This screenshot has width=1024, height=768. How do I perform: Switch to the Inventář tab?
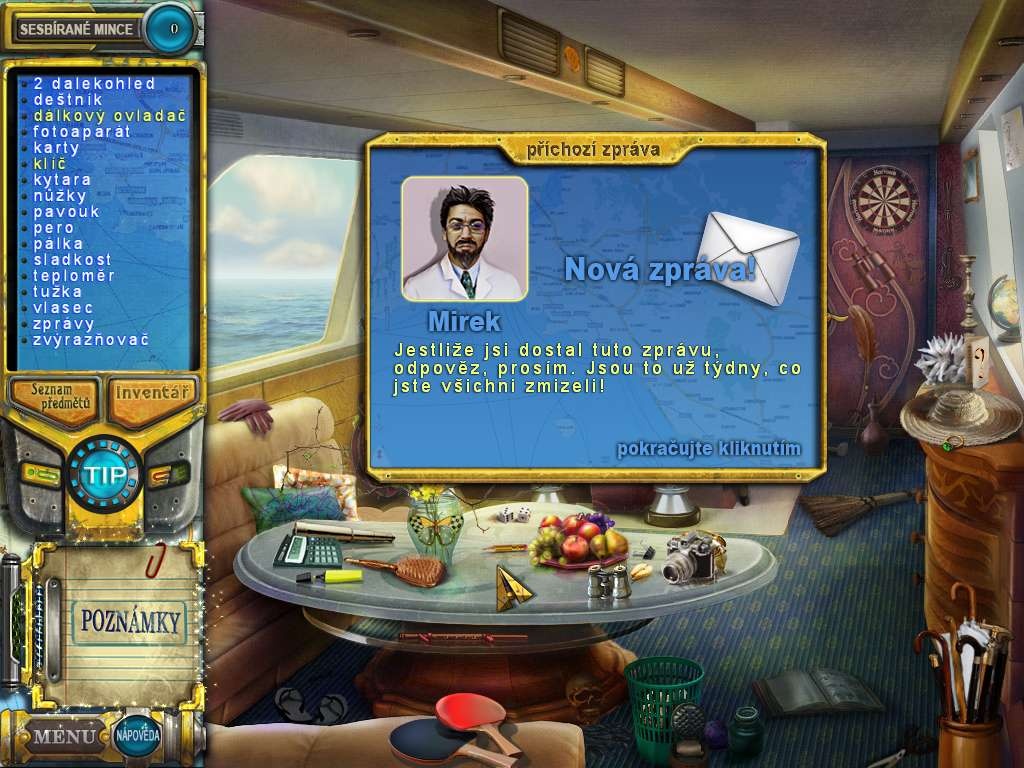click(151, 393)
